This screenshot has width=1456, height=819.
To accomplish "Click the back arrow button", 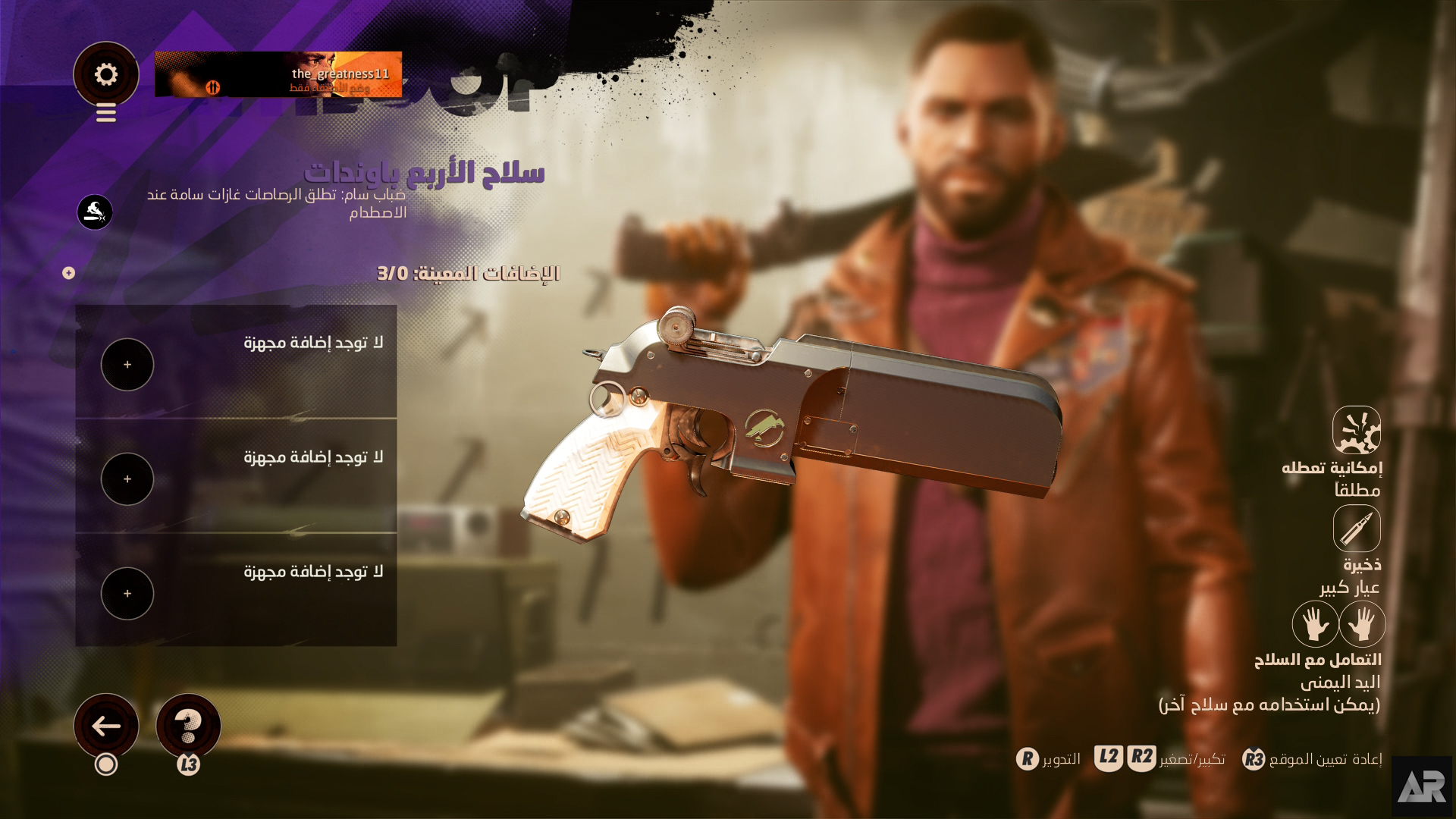I will click(x=106, y=726).
